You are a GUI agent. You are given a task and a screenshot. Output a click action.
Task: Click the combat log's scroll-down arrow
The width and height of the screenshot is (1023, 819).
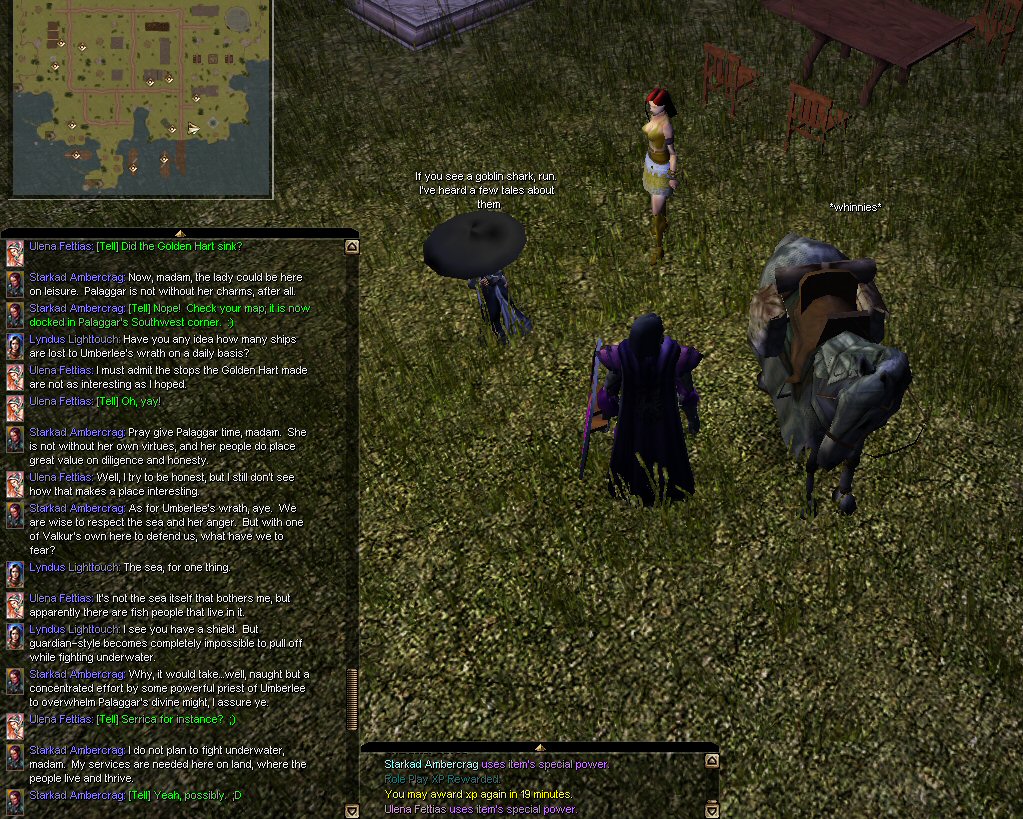coord(711,809)
